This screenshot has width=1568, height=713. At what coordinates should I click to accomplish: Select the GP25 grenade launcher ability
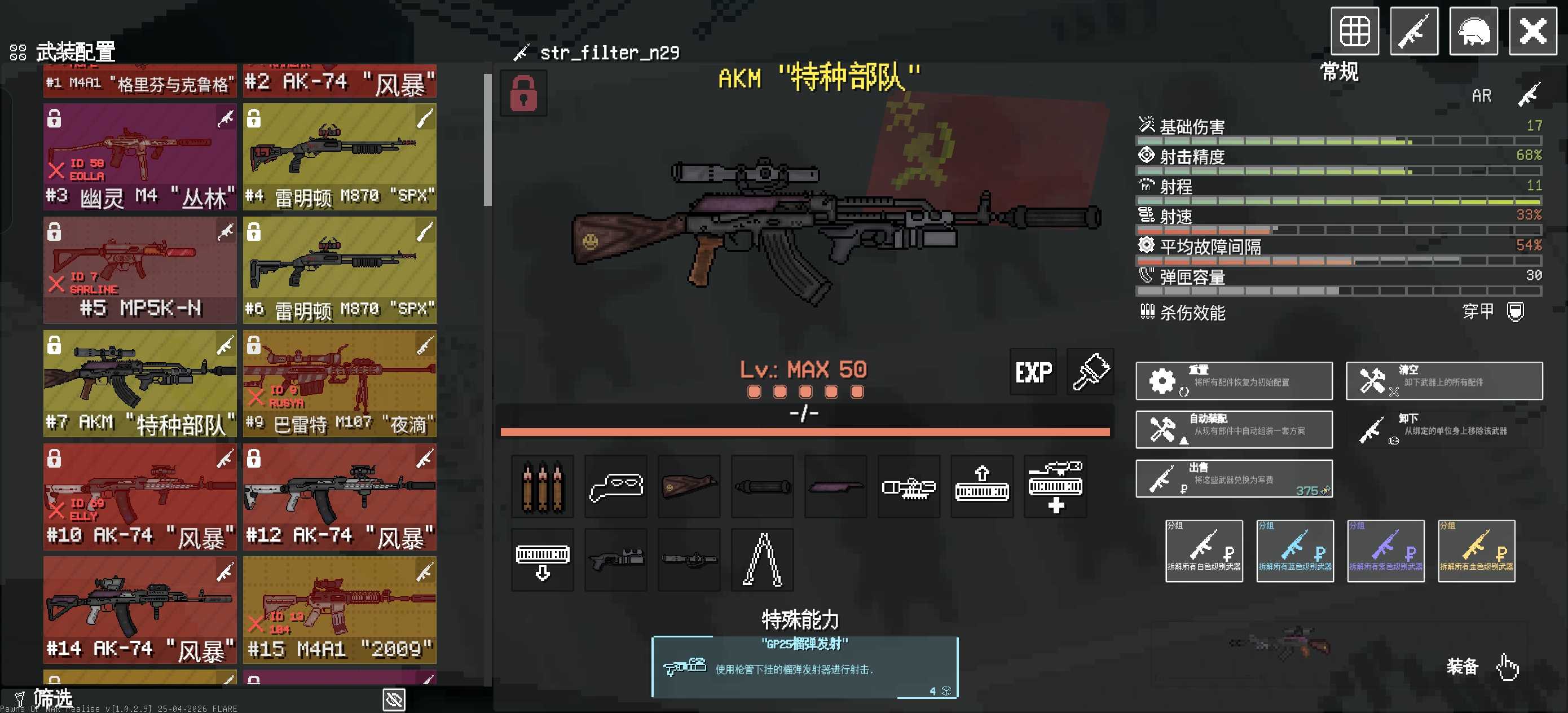(x=804, y=667)
